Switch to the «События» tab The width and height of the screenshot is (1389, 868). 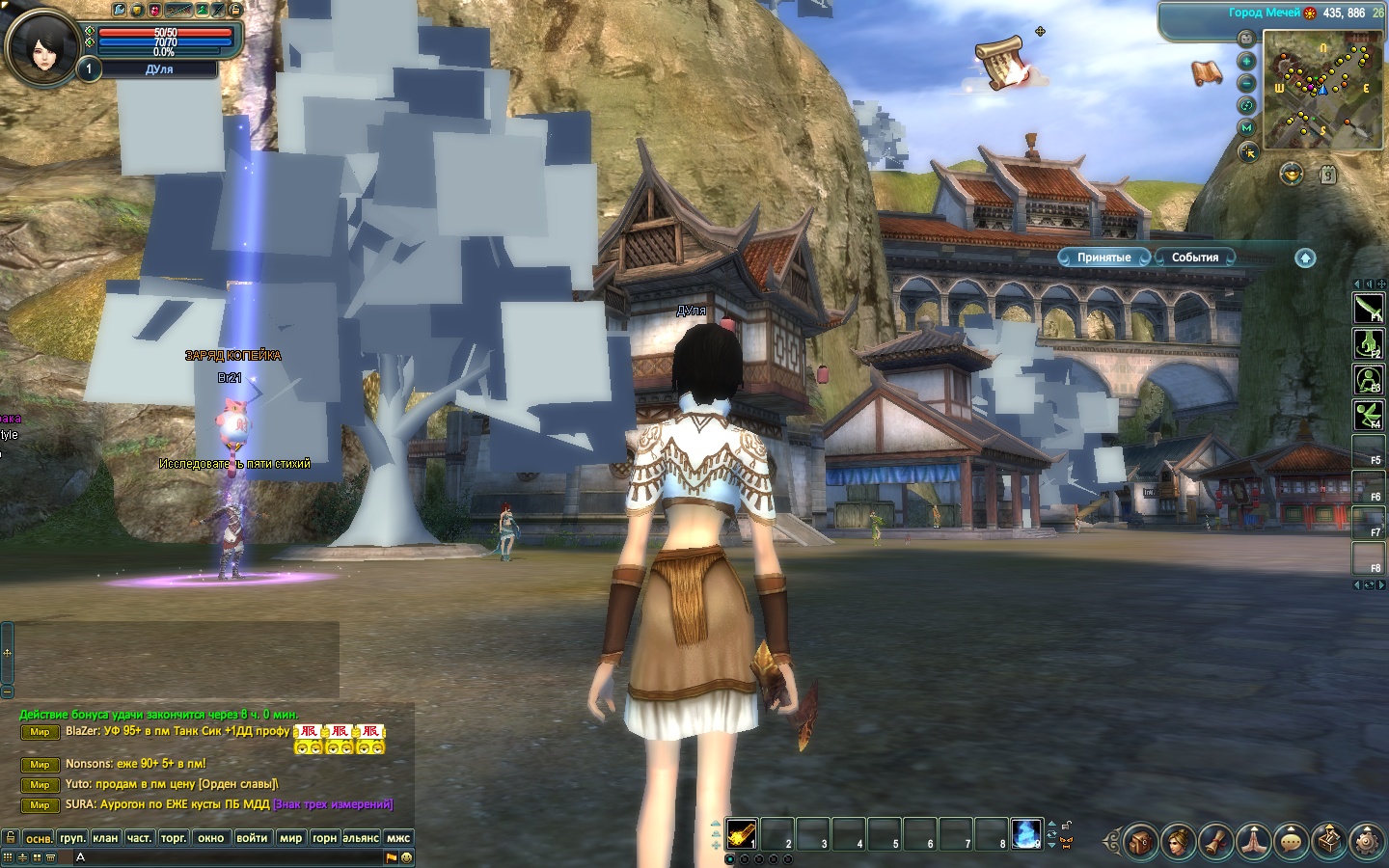tap(1194, 258)
